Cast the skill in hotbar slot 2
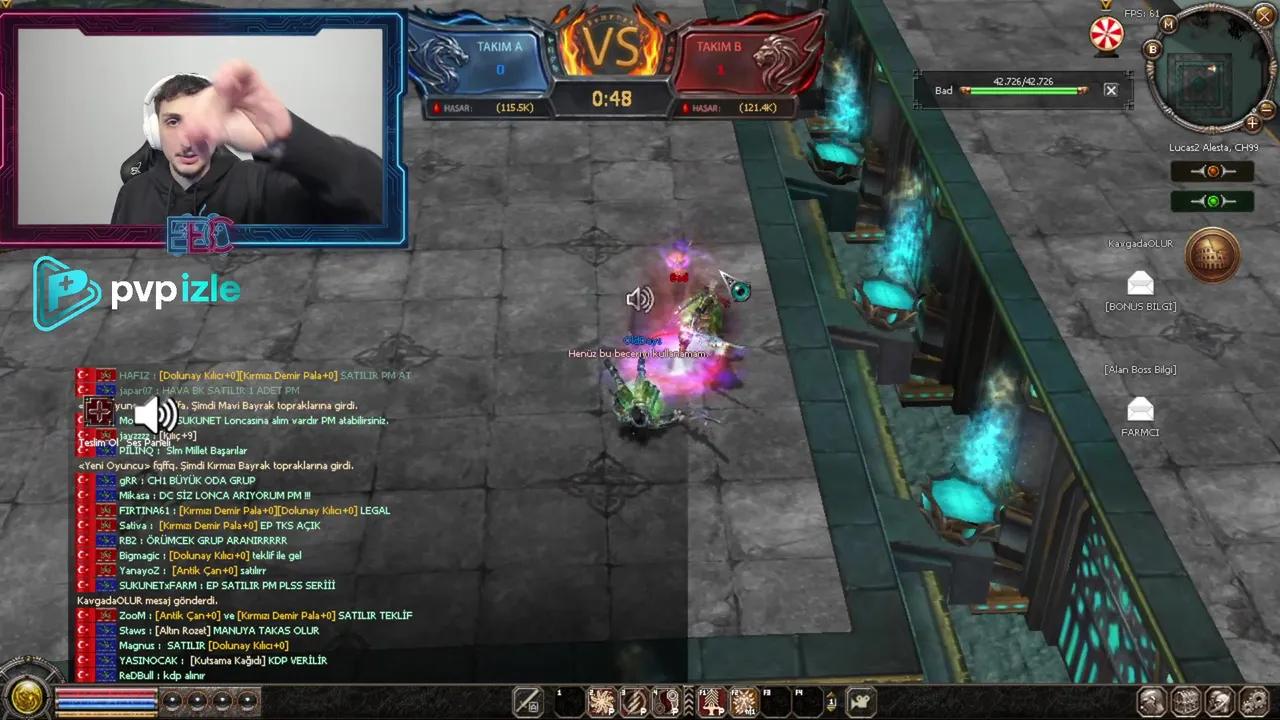Viewport: 1280px width, 720px height. (x=601, y=700)
